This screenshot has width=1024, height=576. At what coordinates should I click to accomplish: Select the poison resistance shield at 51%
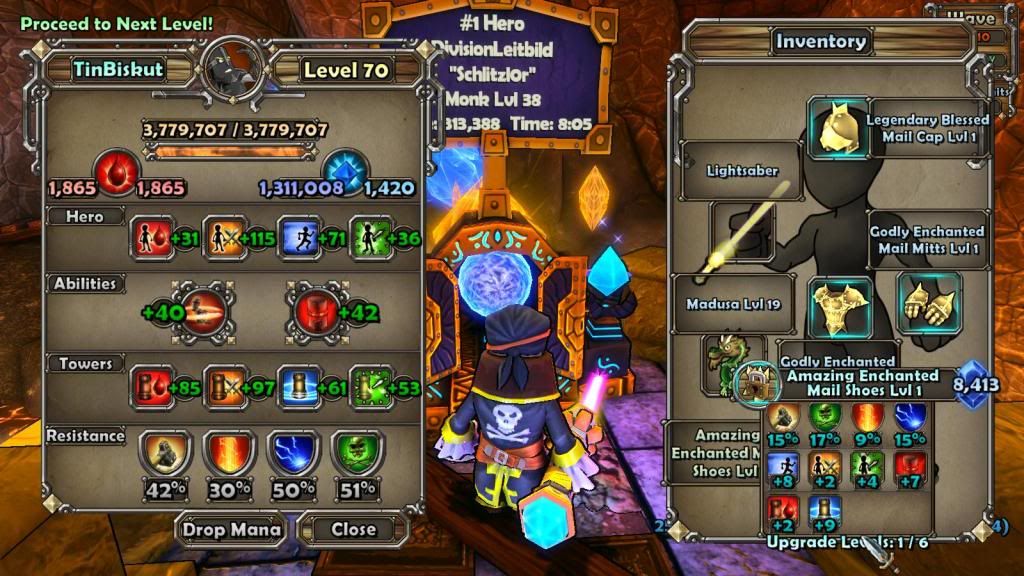click(x=355, y=455)
